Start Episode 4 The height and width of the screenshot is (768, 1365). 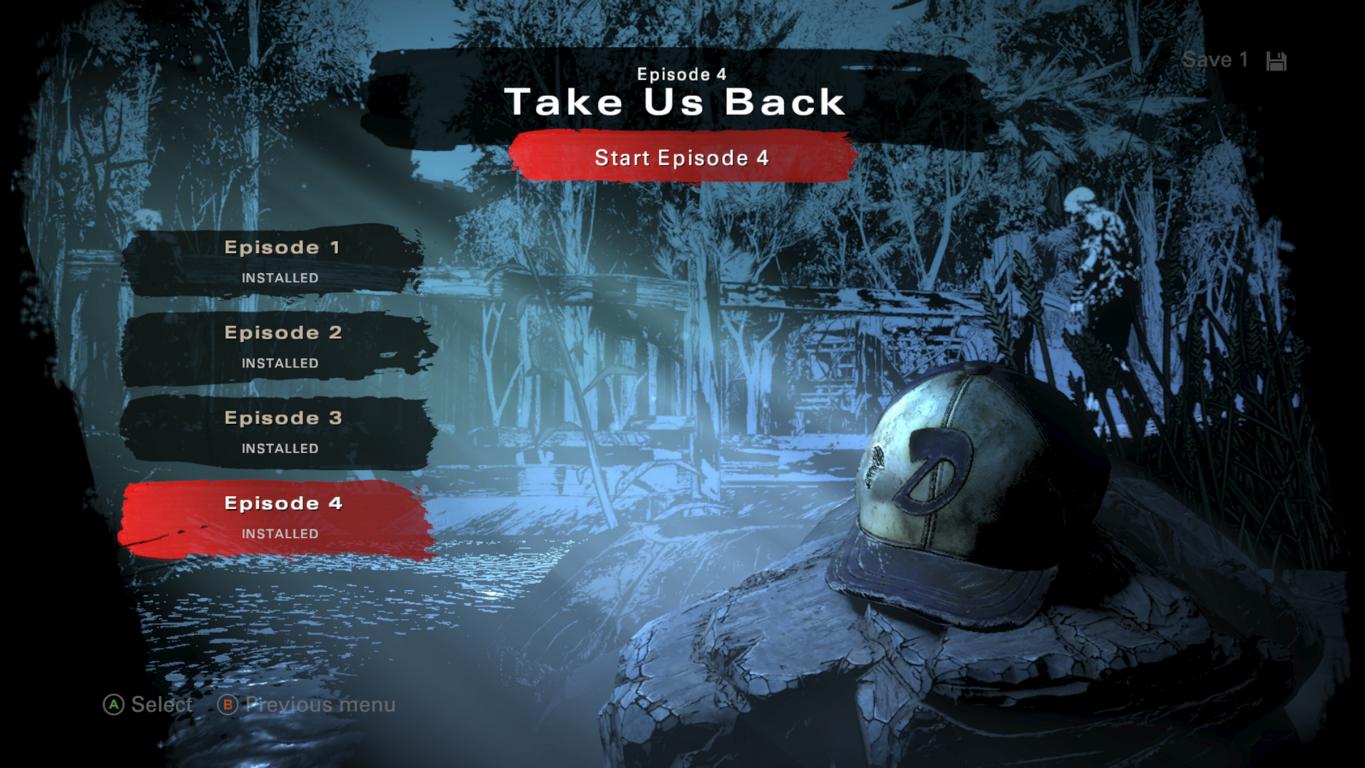682,158
